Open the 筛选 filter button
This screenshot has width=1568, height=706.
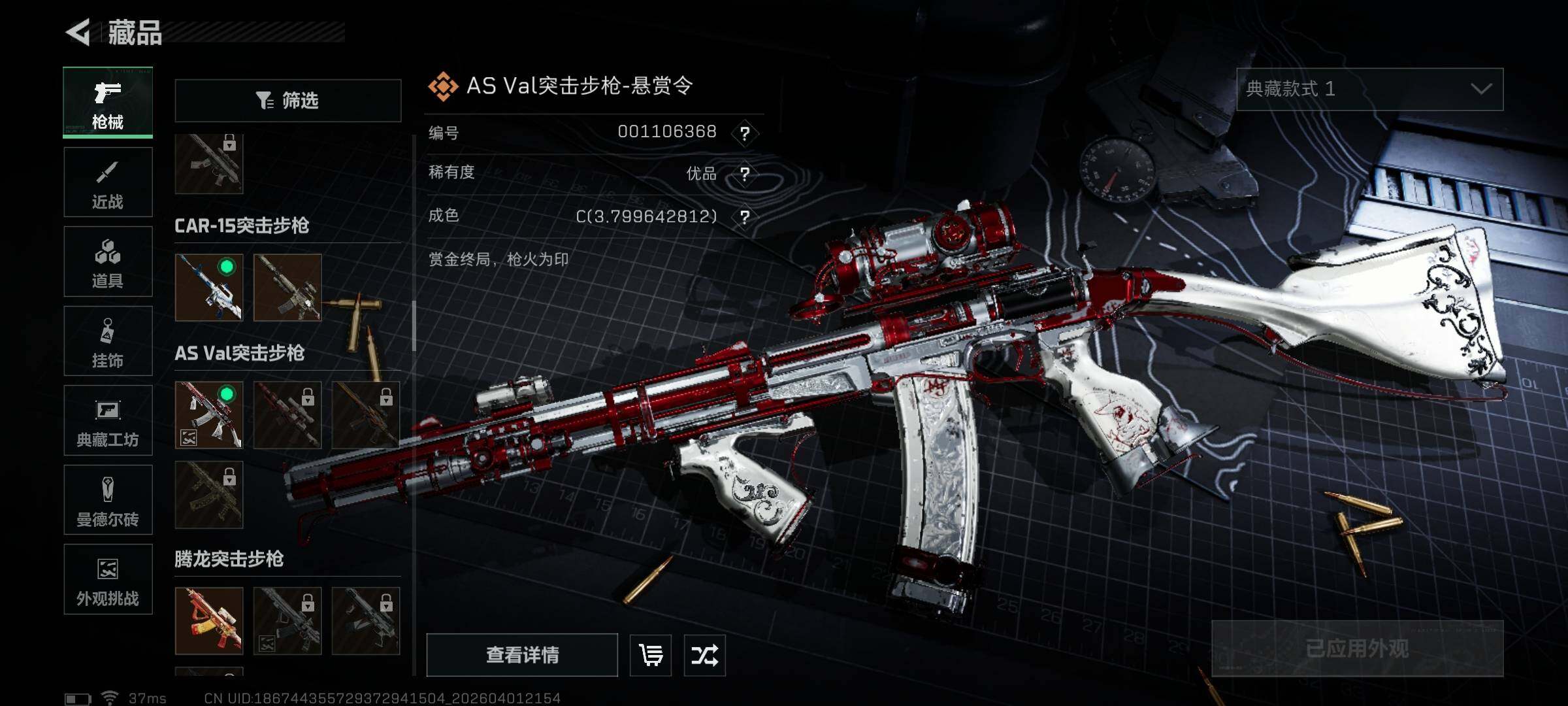click(287, 101)
